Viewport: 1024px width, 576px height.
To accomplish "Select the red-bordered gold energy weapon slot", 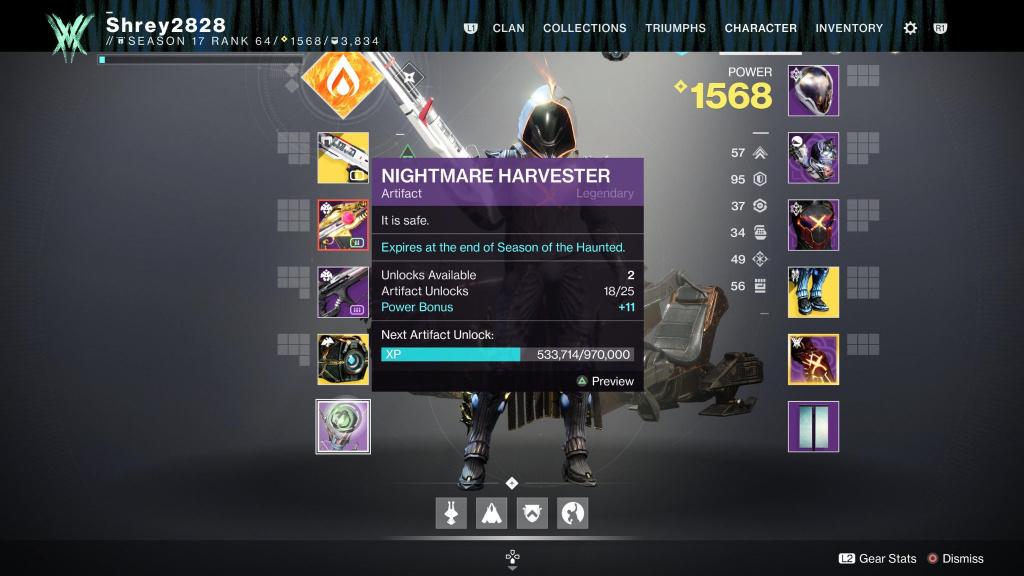I will (343, 225).
